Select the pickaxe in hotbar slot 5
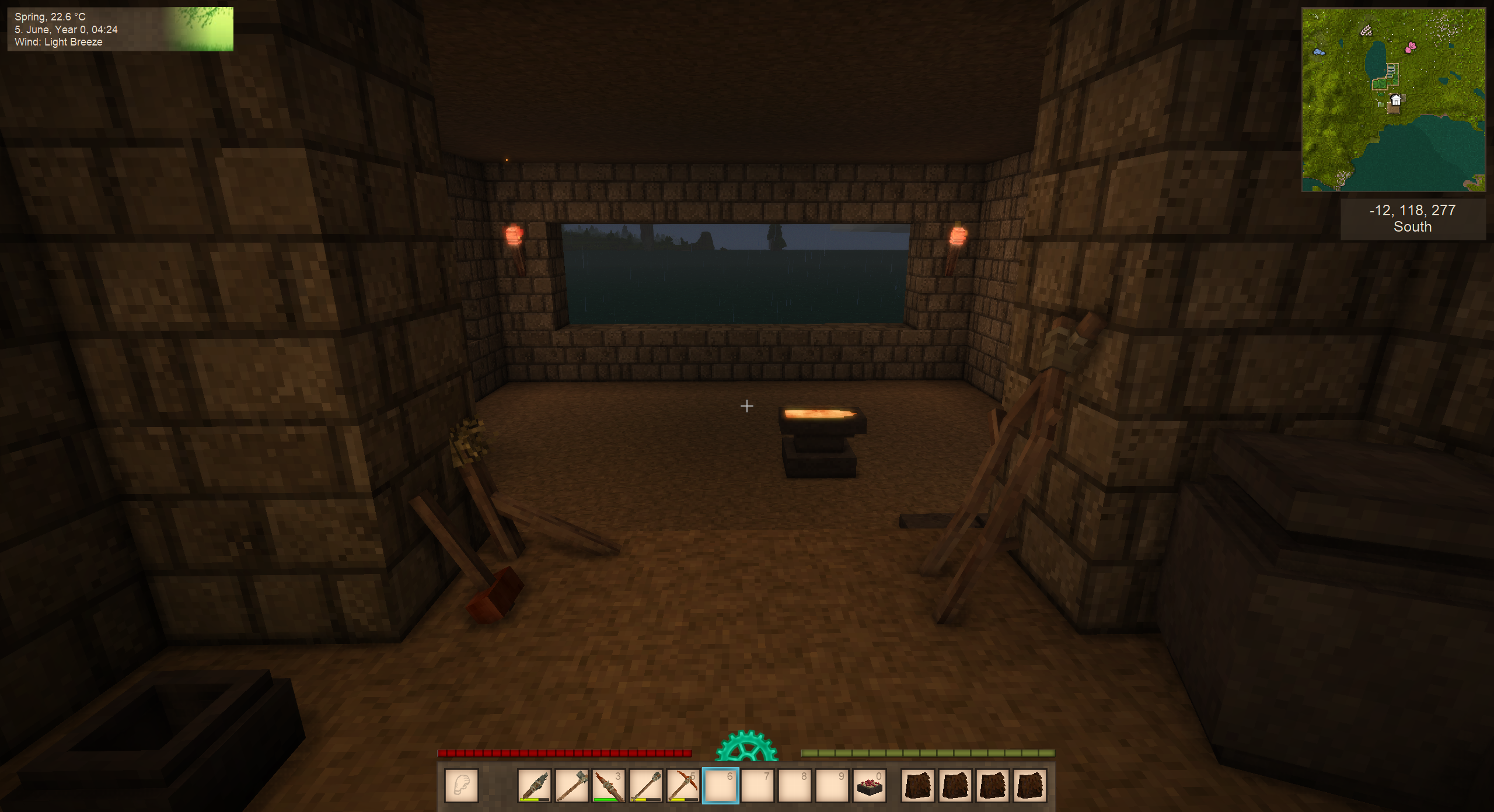The height and width of the screenshot is (812, 1494). pos(683,786)
